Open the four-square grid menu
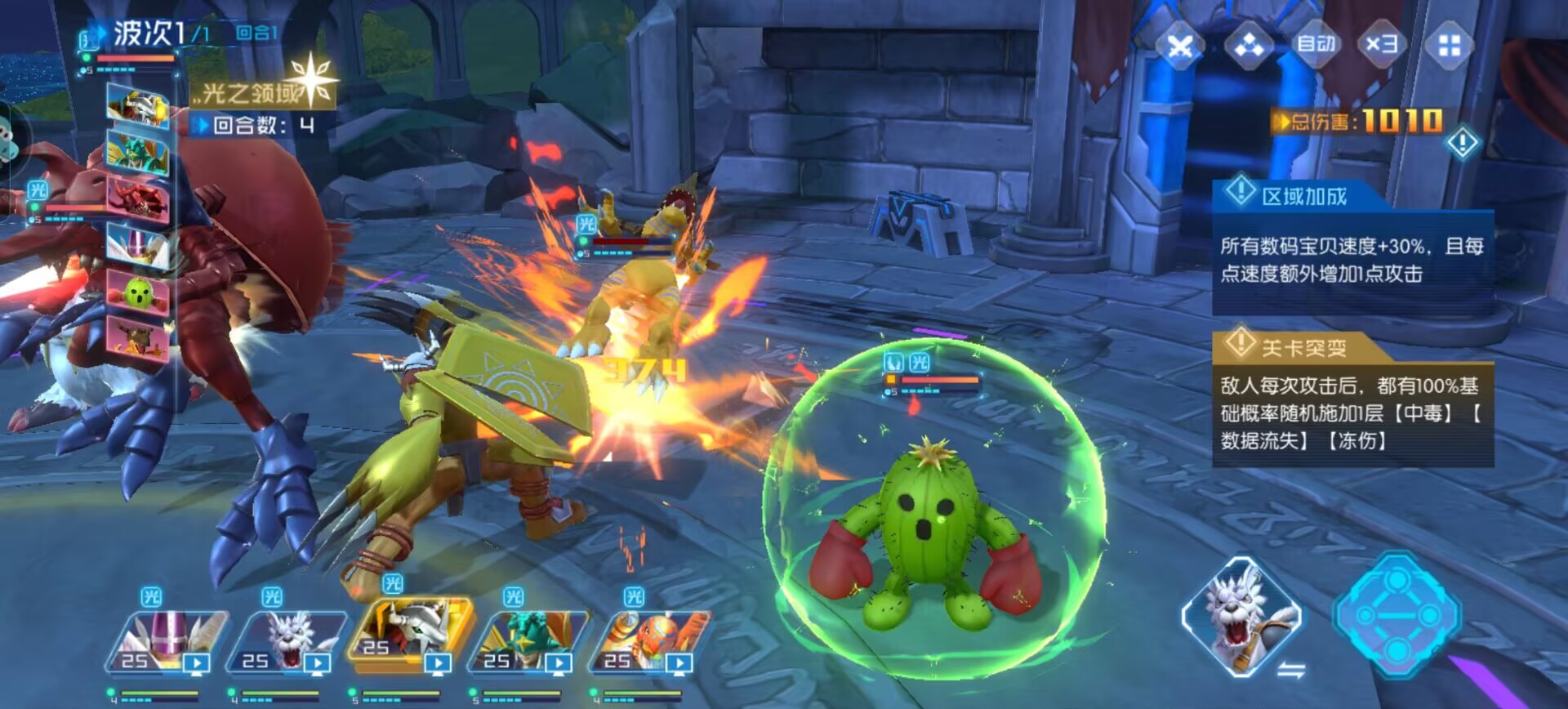The image size is (1568, 709). coord(1450,46)
